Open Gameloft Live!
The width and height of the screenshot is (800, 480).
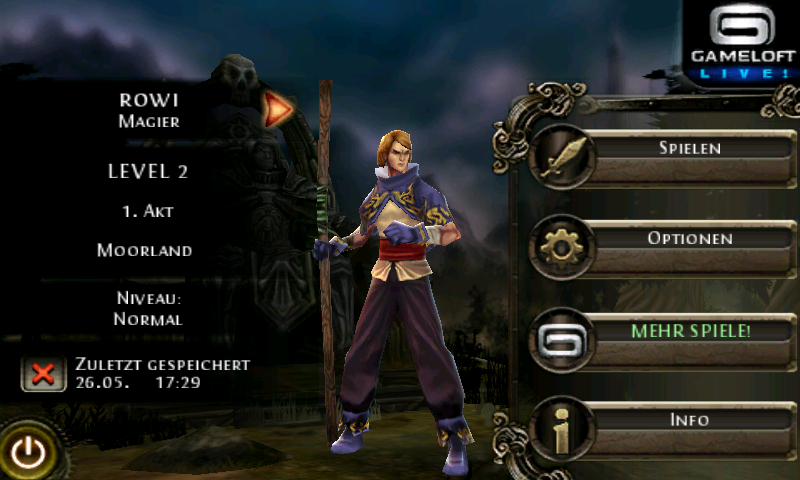(x=741, y=42)
